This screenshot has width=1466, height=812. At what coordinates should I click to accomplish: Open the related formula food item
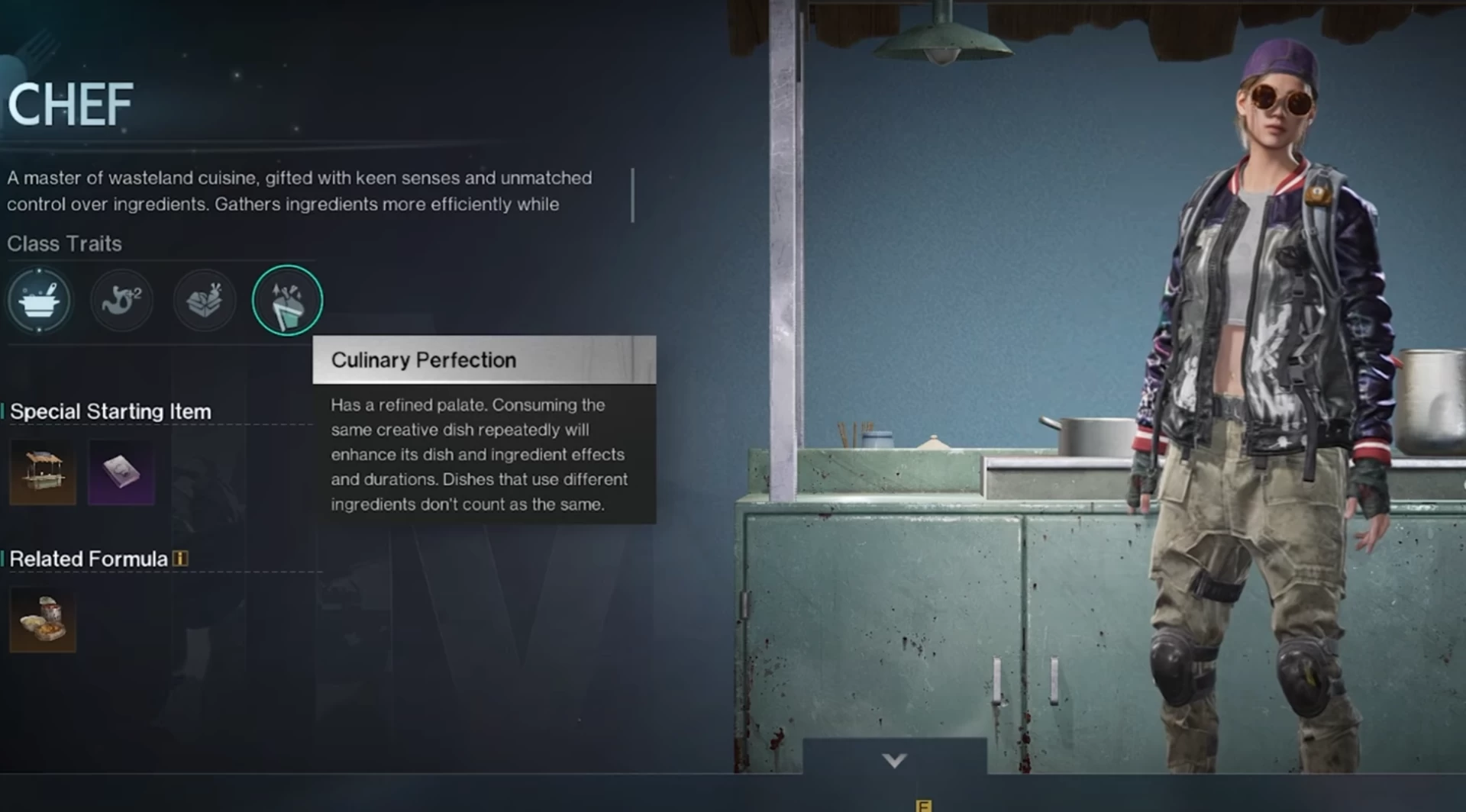click(x=43, y=619)
